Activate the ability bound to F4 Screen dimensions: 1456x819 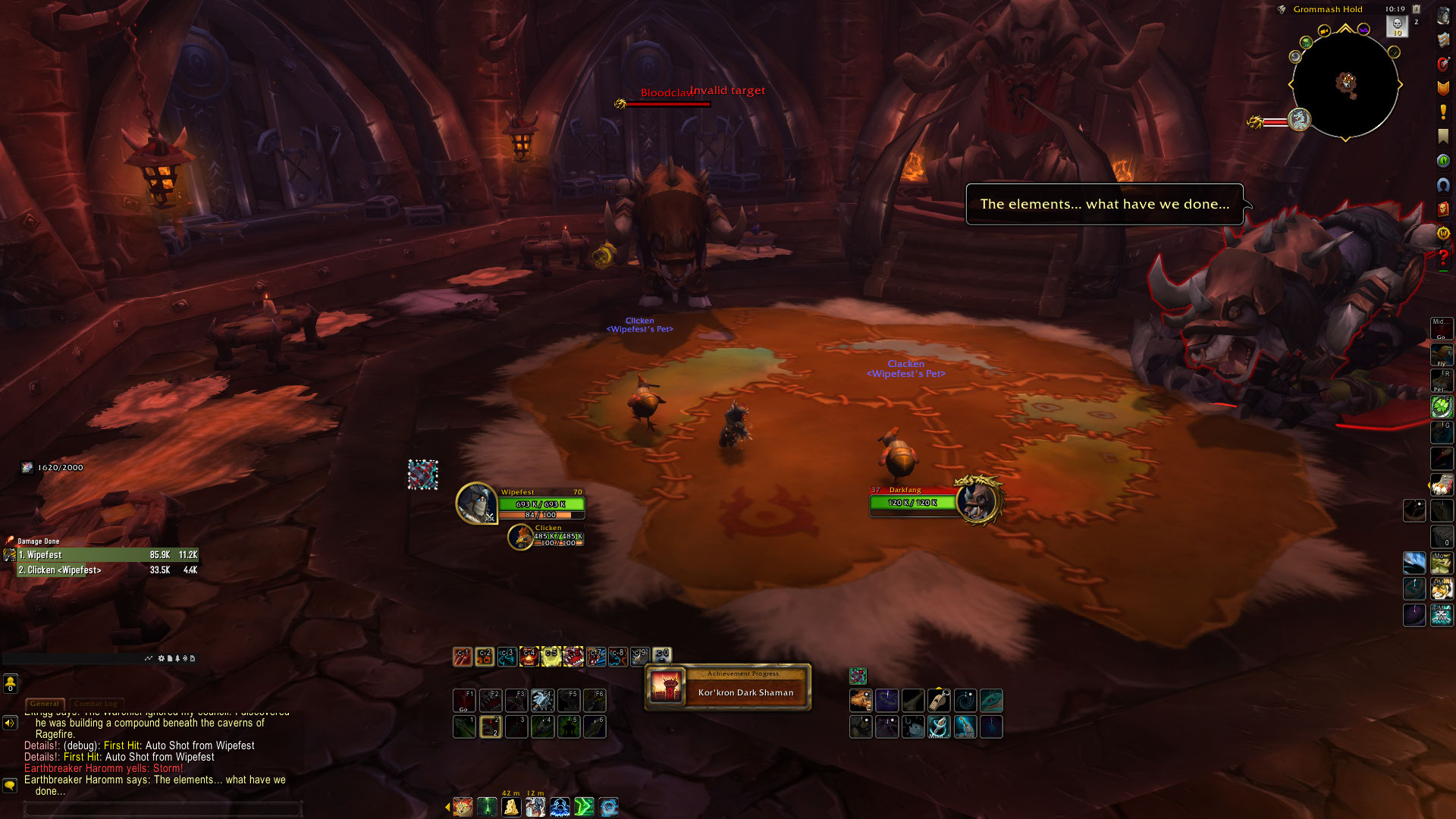click(x=542, y=700)
